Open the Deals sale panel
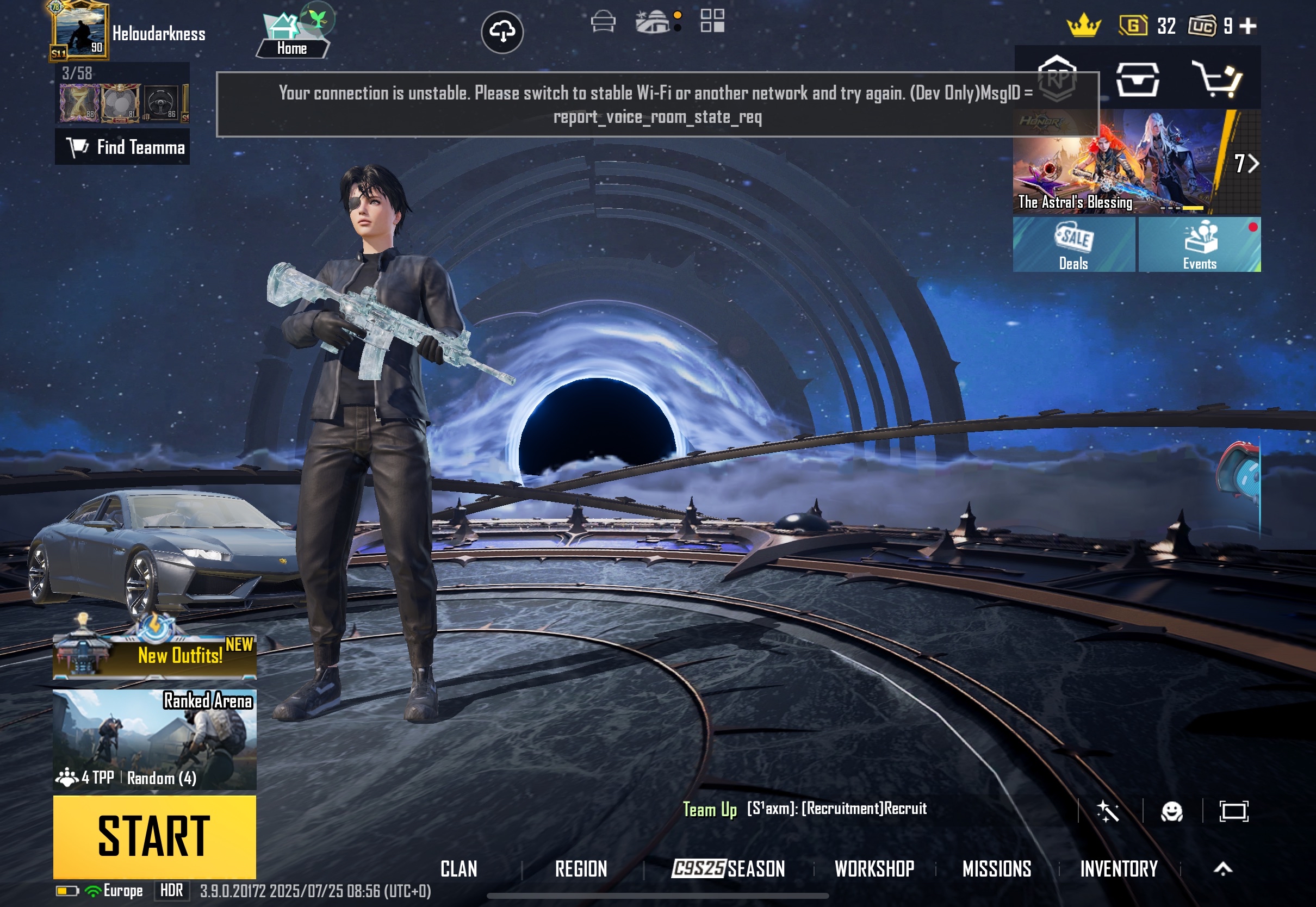This screenshot has width=1316, height=907. [1073, 245]
